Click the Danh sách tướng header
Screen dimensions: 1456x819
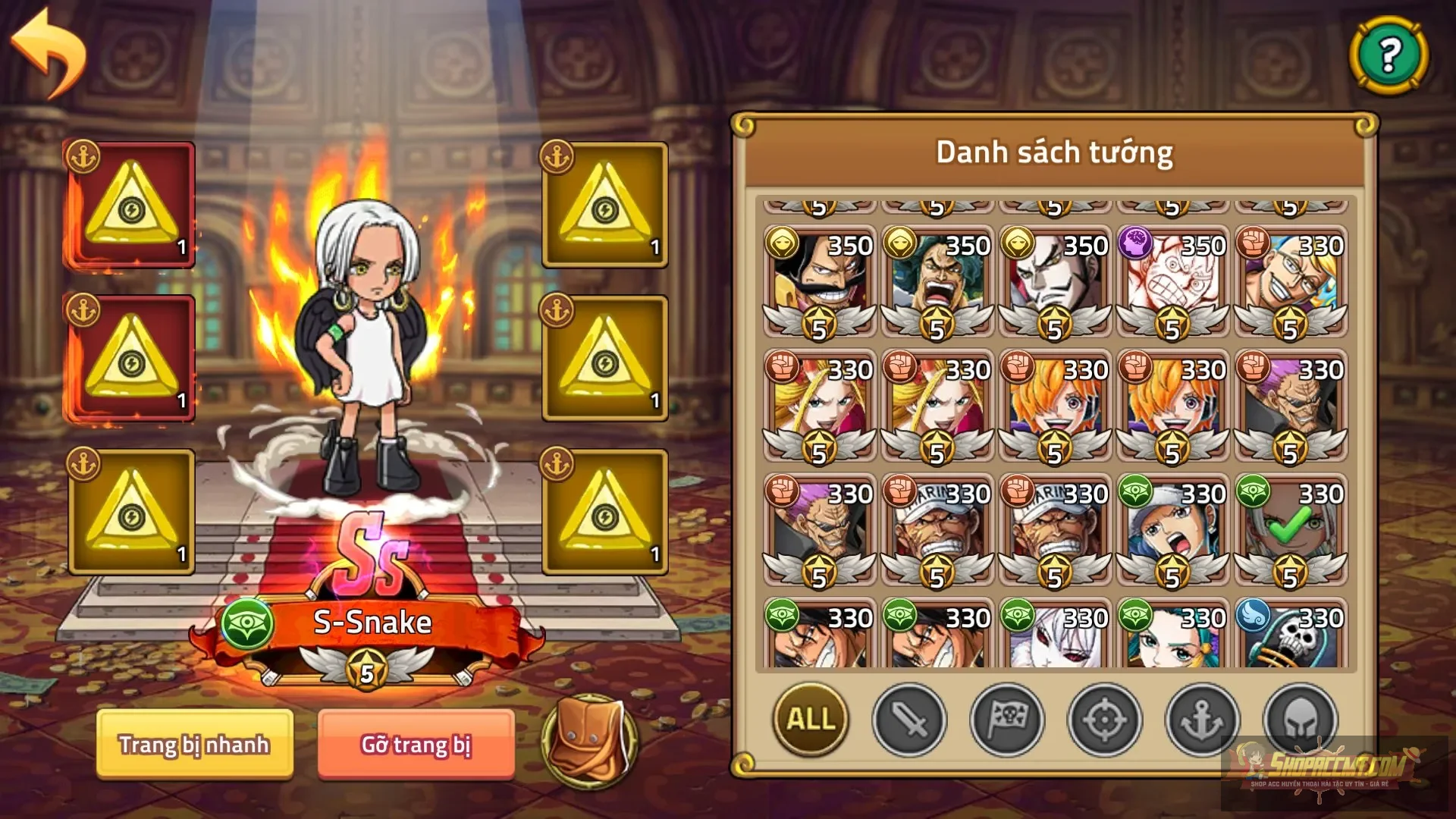[x=1054, y=152]
